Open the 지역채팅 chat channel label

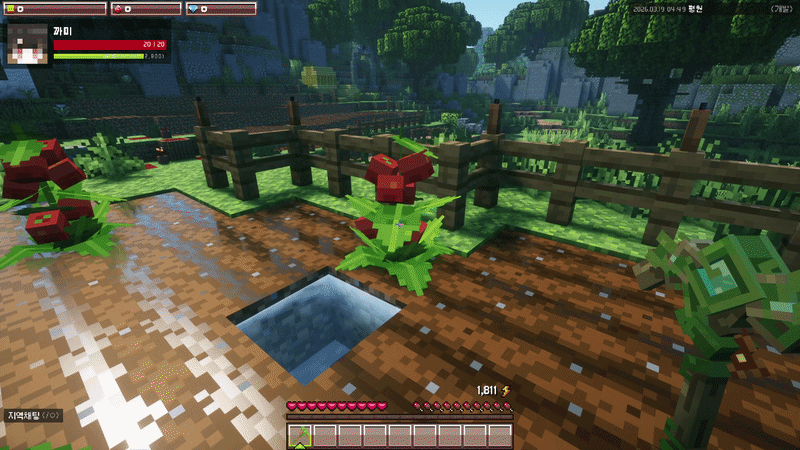tap(33, 415)
